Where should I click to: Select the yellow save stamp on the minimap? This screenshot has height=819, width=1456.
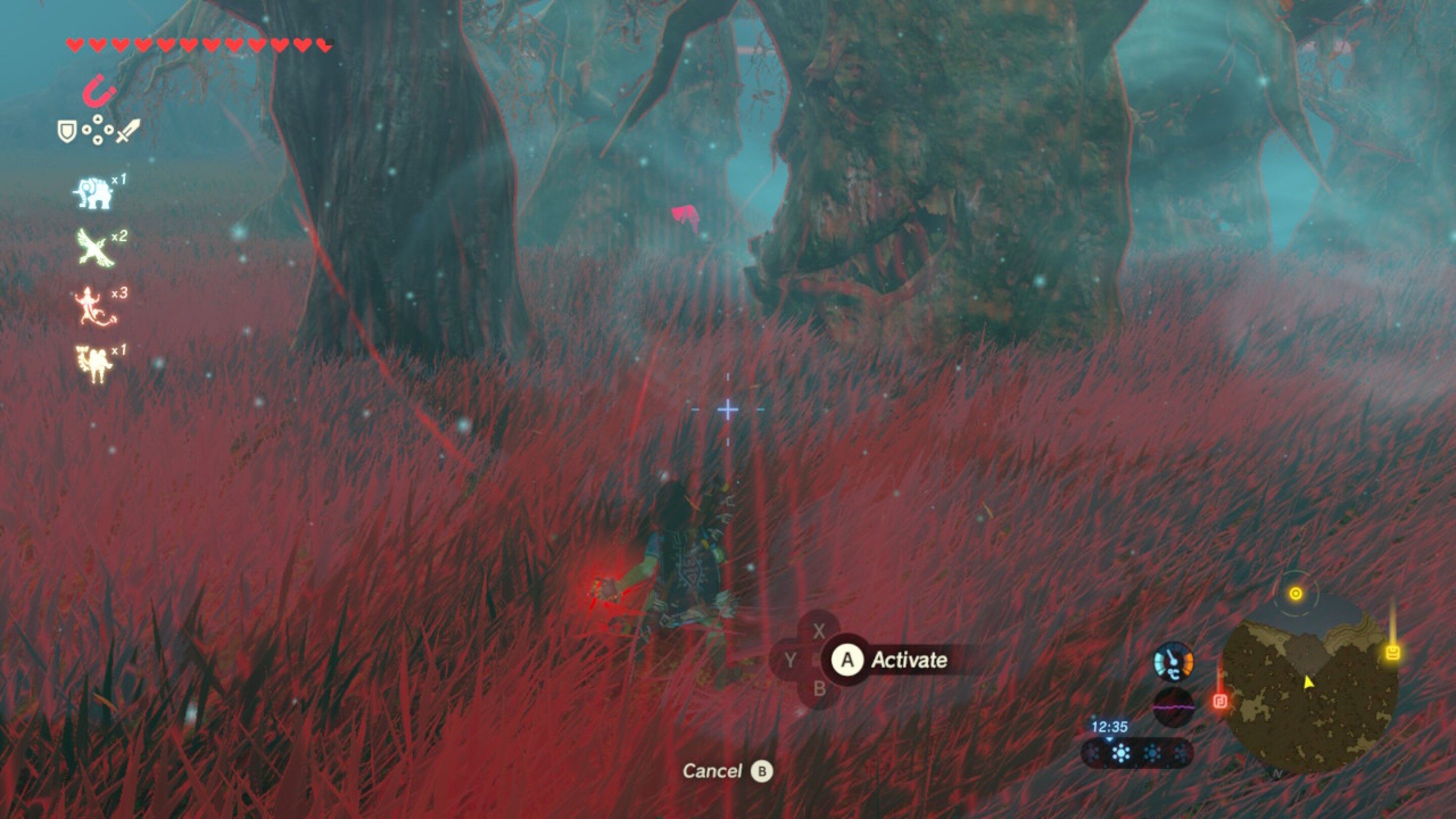(1393, 652)
